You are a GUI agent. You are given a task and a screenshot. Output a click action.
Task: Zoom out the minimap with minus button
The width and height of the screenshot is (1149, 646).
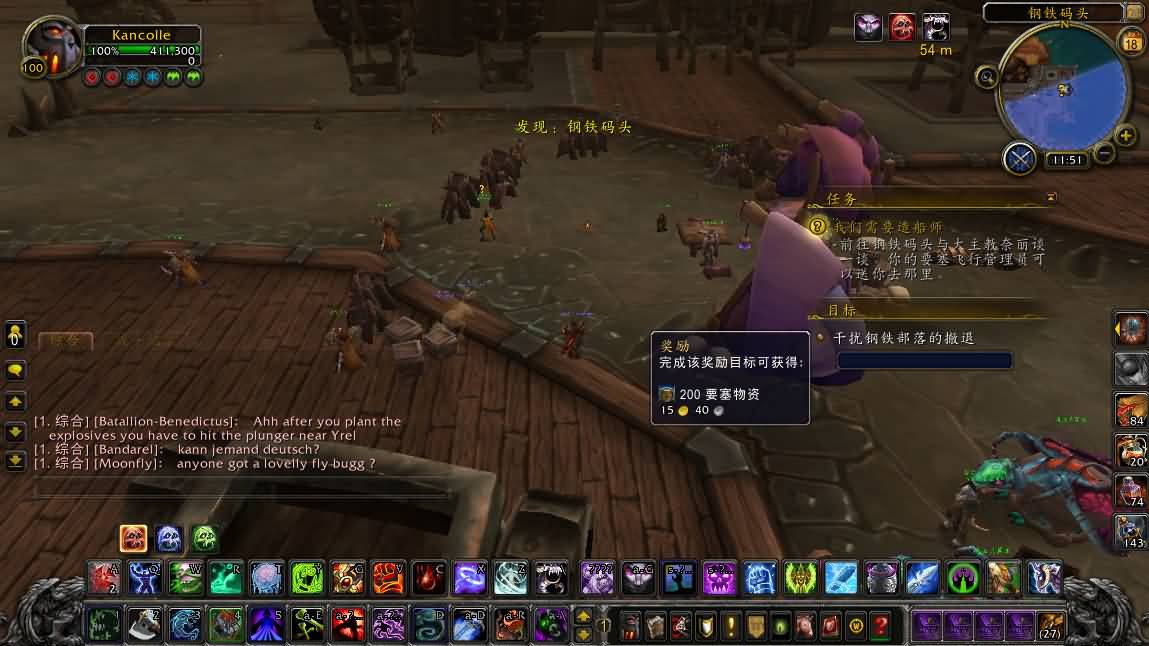1104,152
